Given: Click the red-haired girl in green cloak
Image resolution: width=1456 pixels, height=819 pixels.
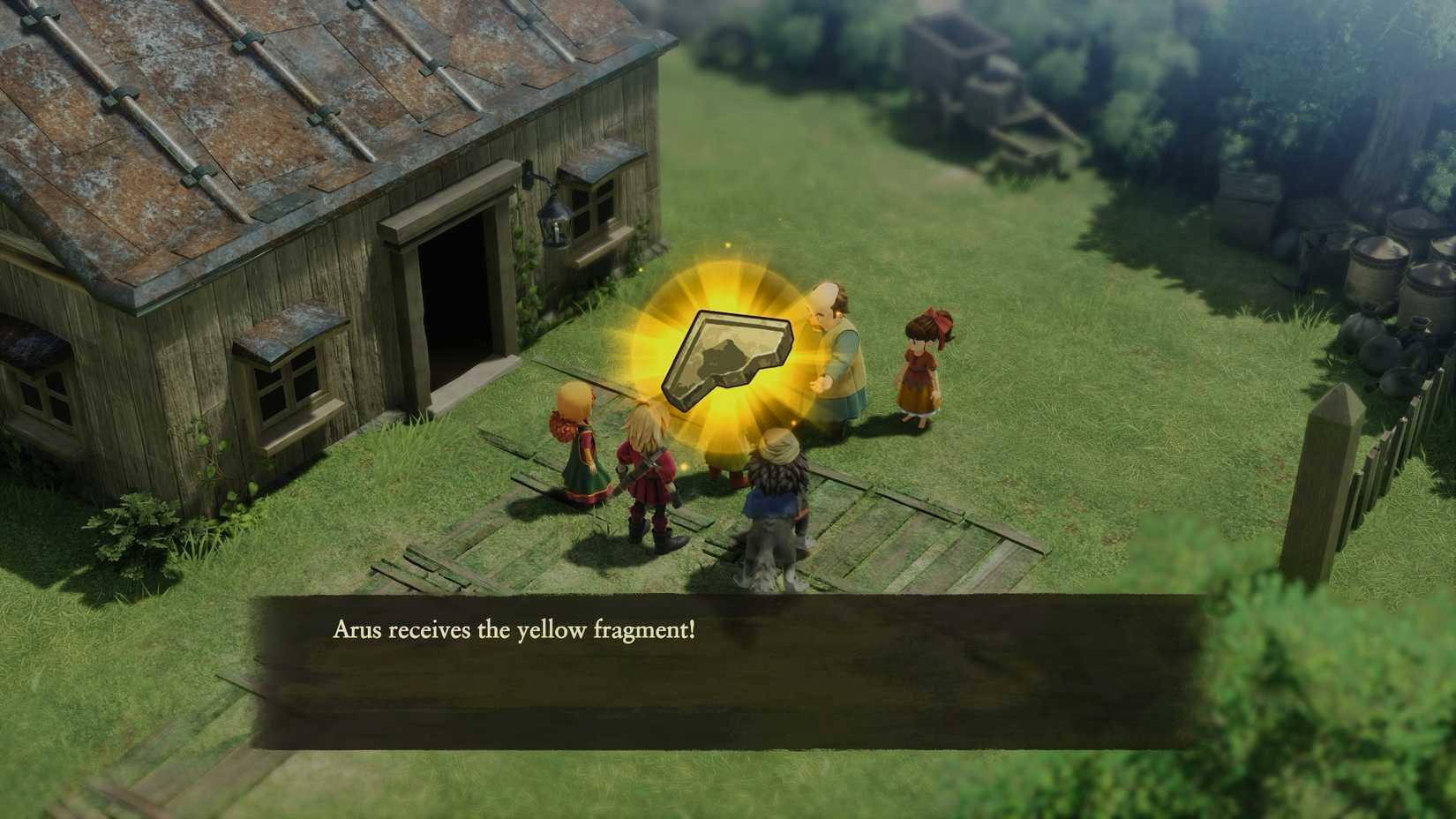Looking at the screenshot, I should [578, 450].
